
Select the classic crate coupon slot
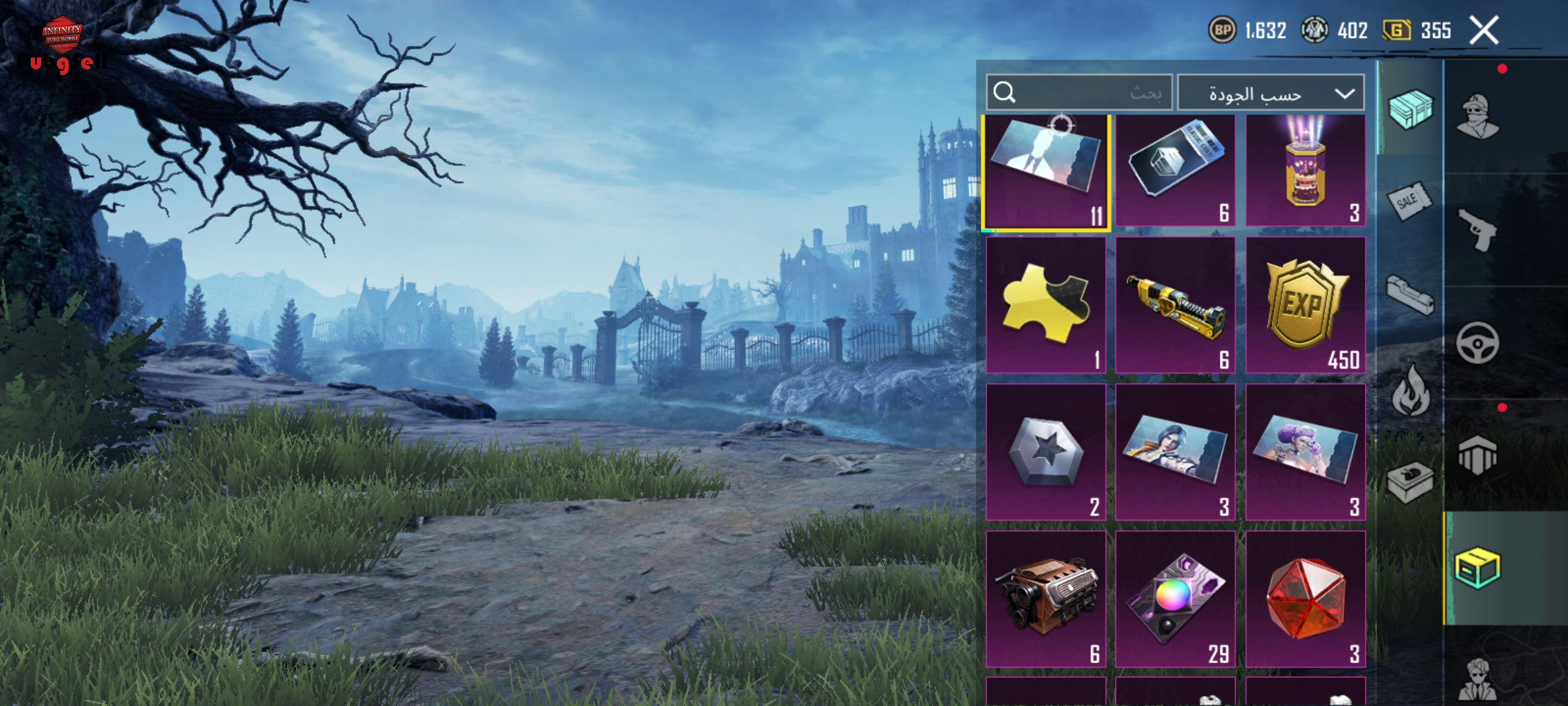[x=1175, y=170]
